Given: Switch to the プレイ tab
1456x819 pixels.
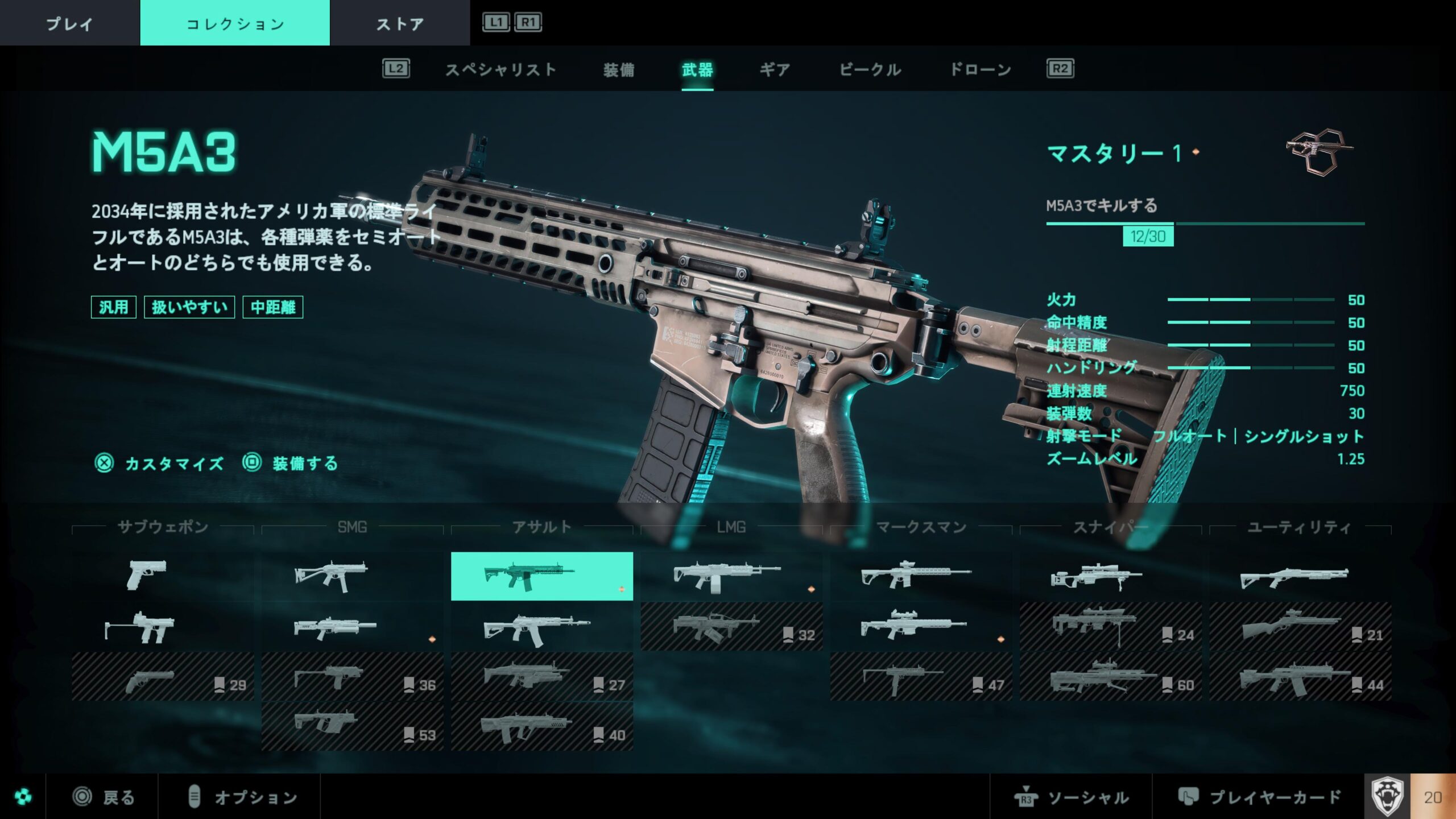Looking at the screenshot, I should (69, 23).
